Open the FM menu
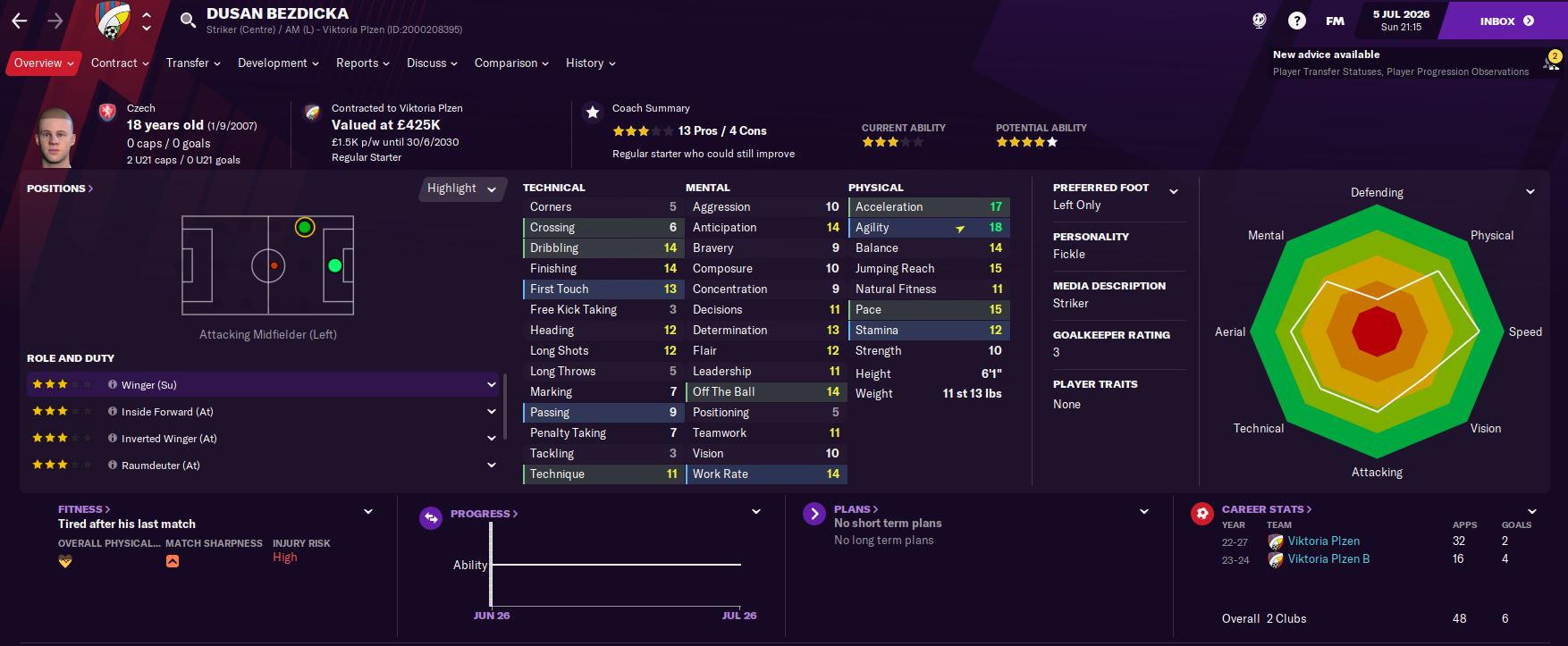1568x646 pixels. click(x=1335, y=21)
